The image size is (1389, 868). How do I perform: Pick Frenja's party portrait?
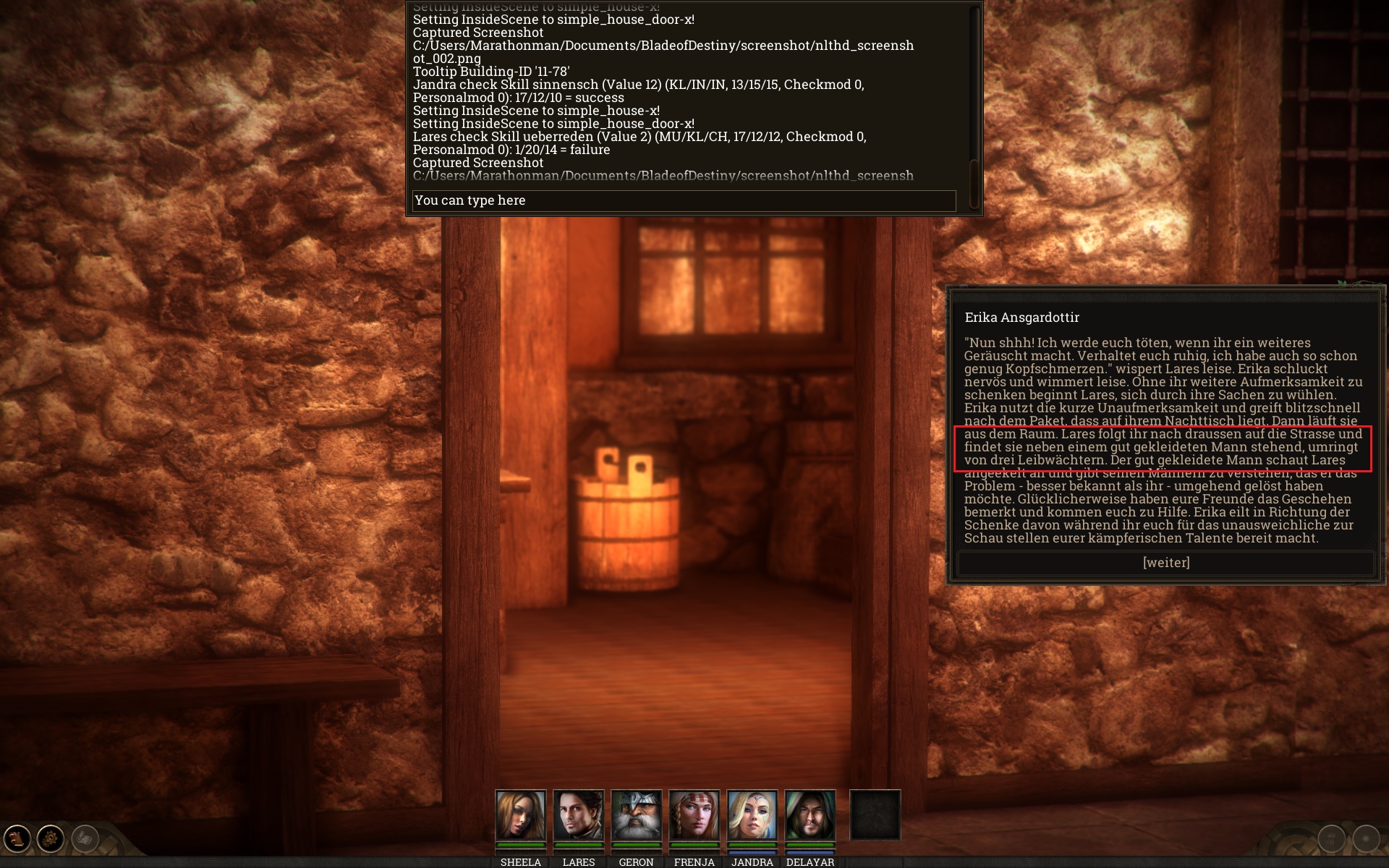point(694,814)
